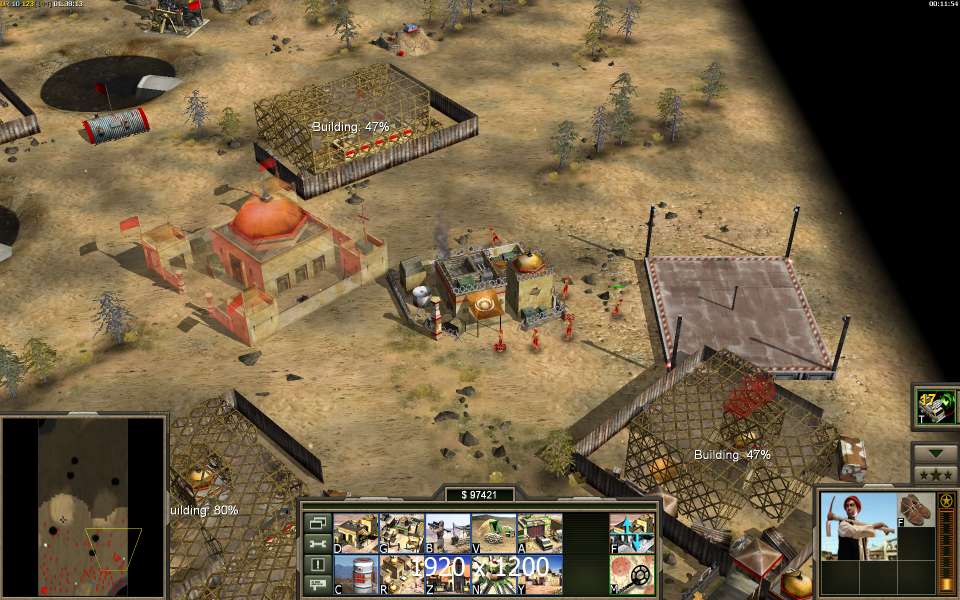Image resolution: width=960 pixels, height=600 pixels.
Task: Open the three-star general's promotions button
Action: (x=935, y=474)
